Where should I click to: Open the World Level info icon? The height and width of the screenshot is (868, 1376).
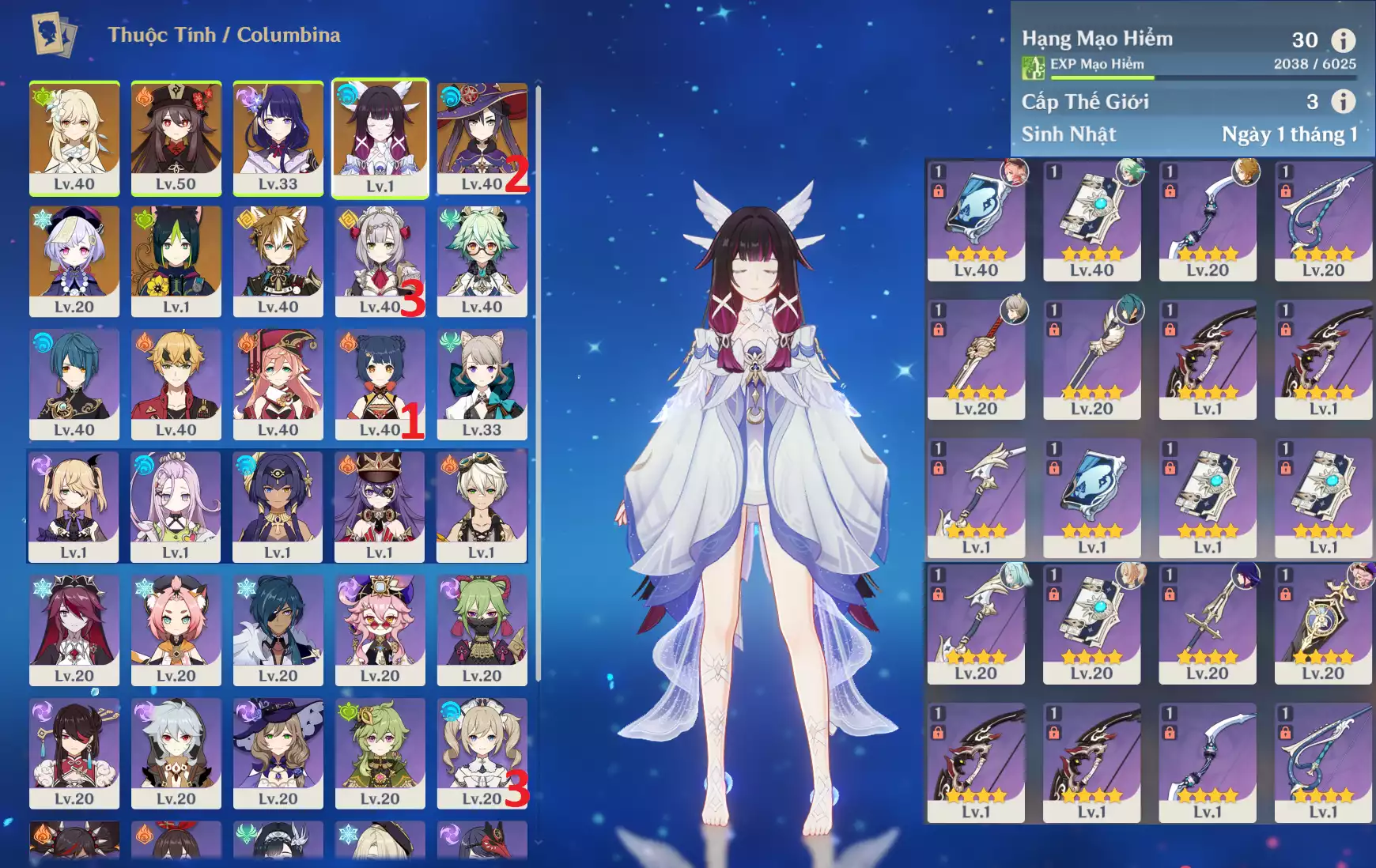click(x=1343, y=101)
